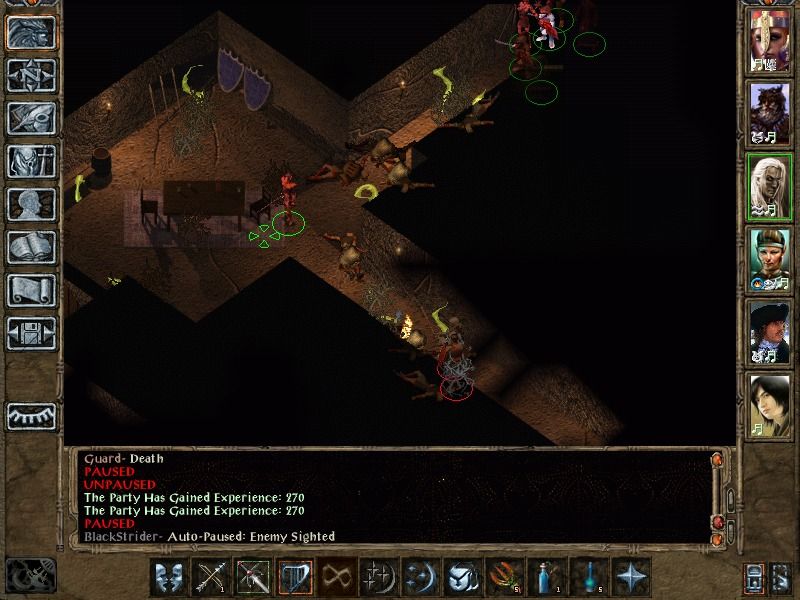Toggle the sleepy eye AI button
800x600 pixels.
click(31, 414)
